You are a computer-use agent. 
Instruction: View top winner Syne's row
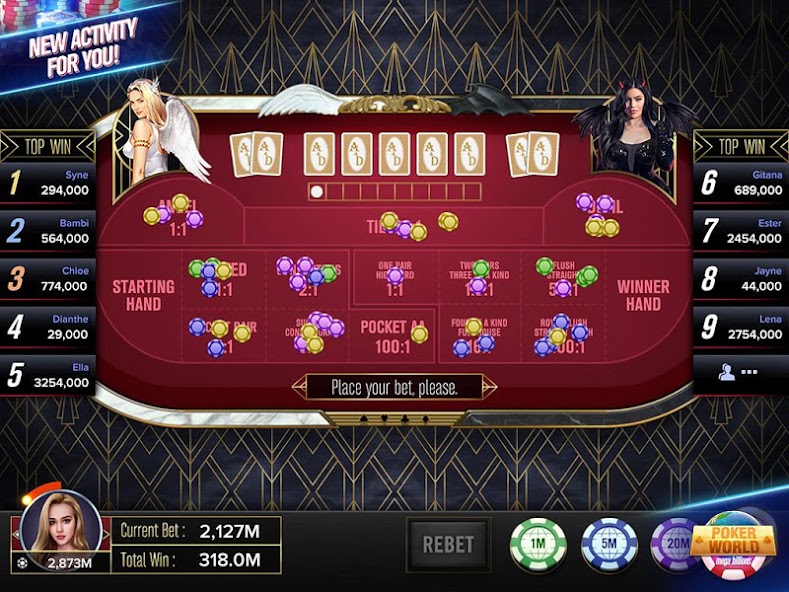click(48, 182)
